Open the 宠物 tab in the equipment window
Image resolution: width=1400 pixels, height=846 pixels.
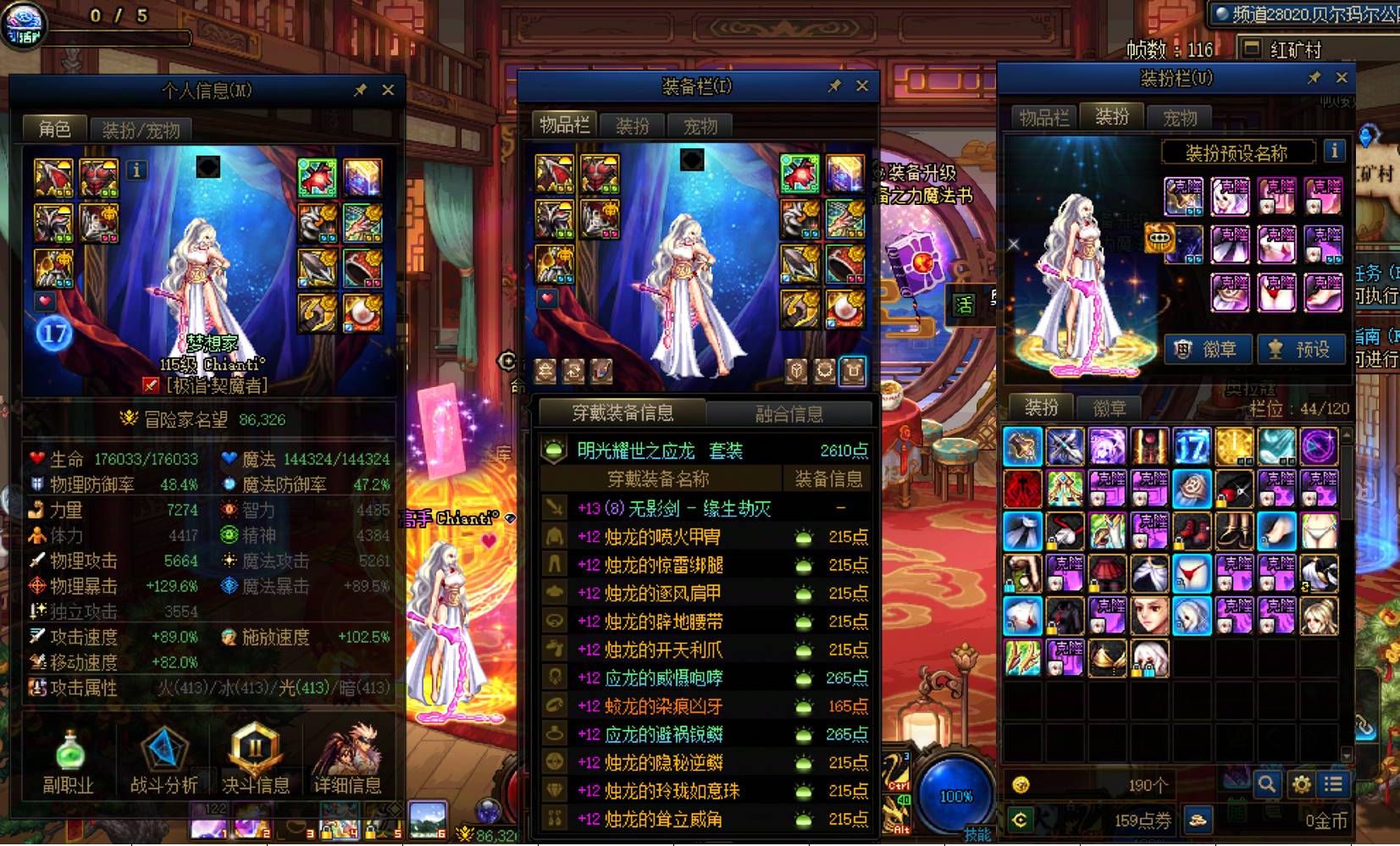point(700,125)
